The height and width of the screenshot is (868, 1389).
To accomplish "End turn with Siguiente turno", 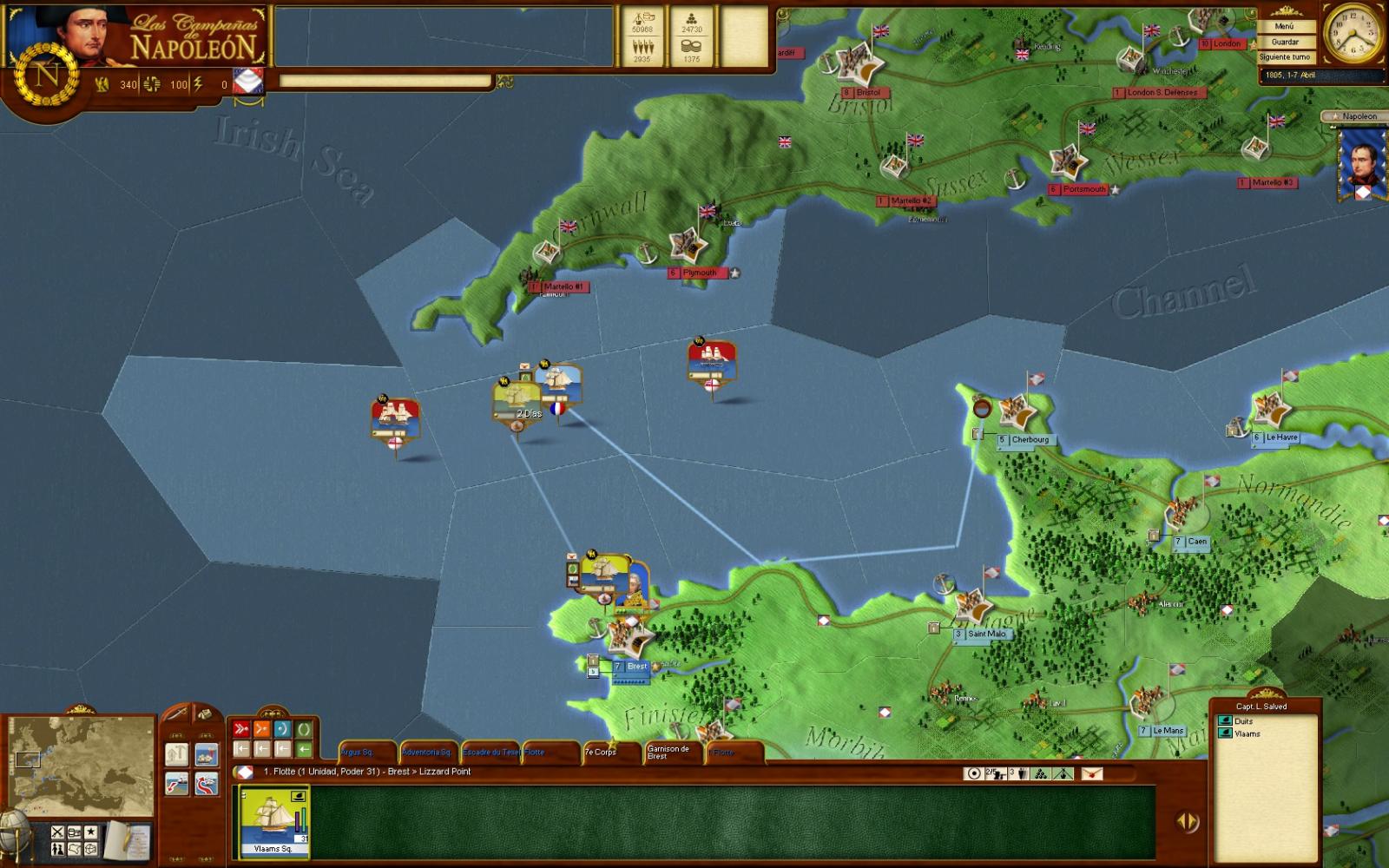I will pyautogui.click(x=1285, y=57).
